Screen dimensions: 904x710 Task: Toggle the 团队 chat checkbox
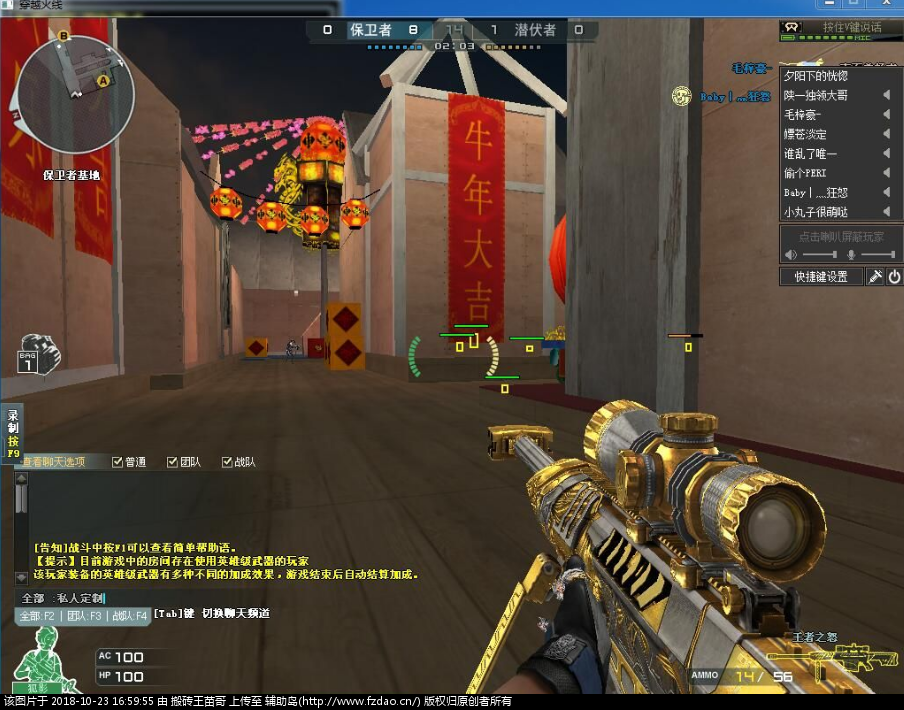pos(173,462)
